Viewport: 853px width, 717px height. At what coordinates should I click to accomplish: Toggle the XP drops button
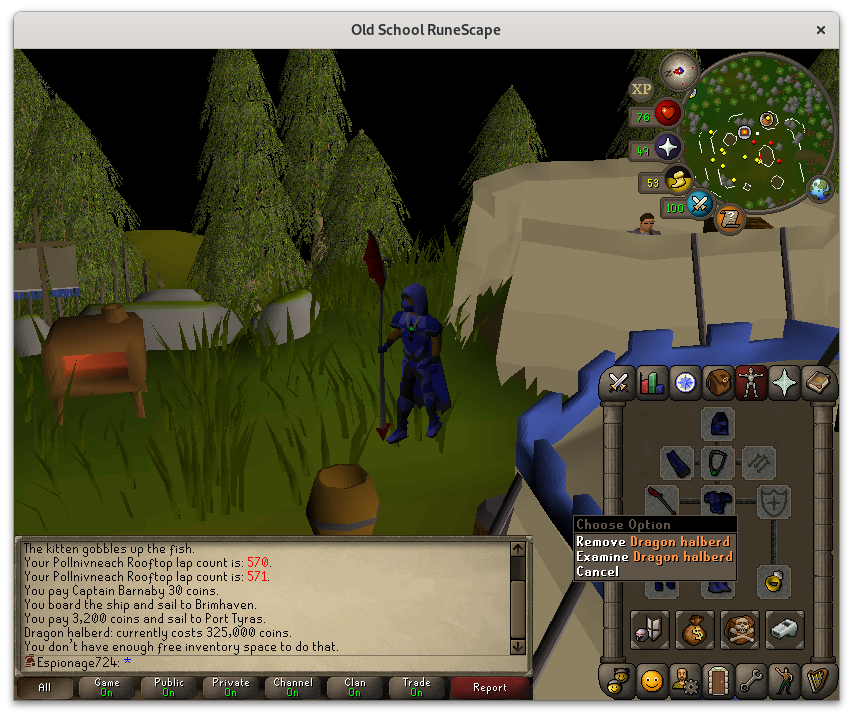click(x=641, y=89)
